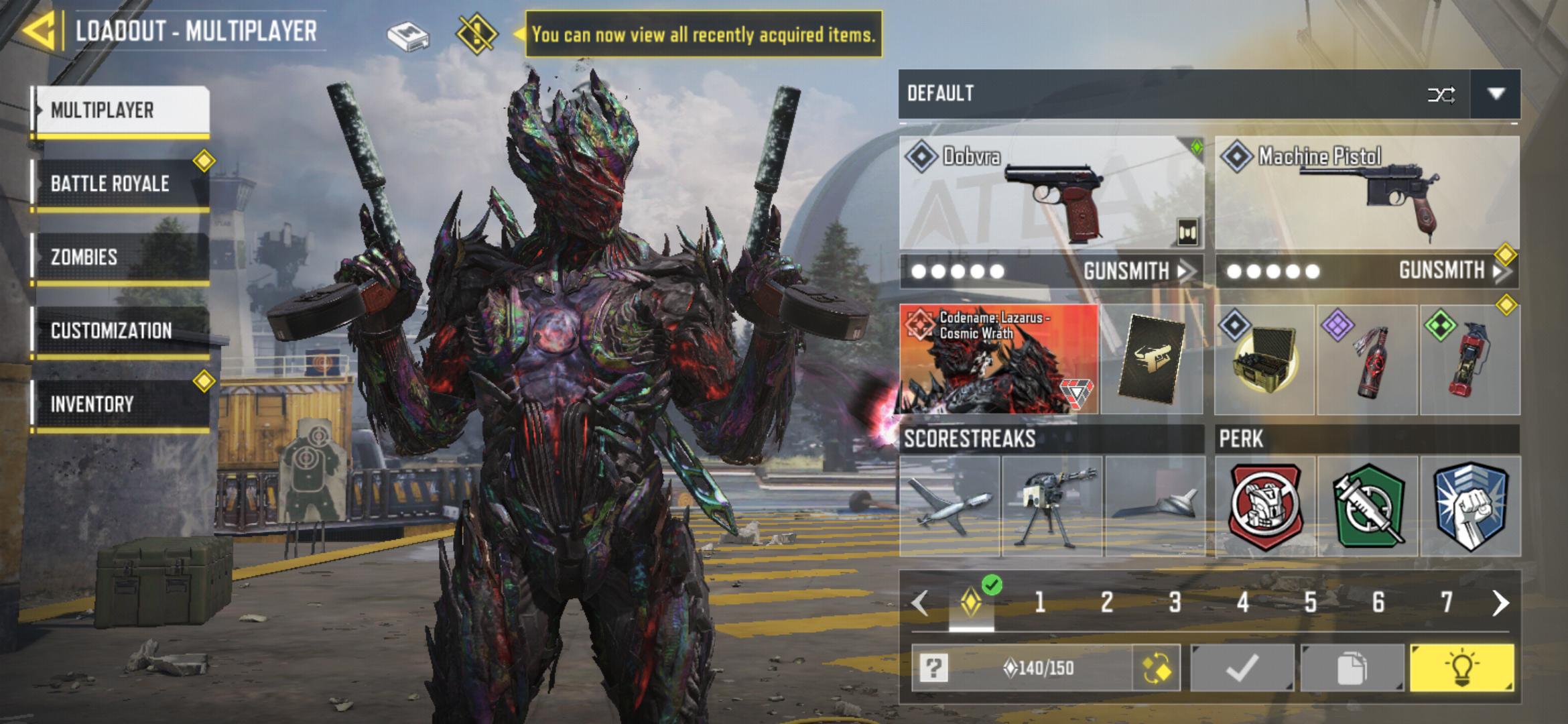Expand the Default loadout dropdown arrow

coord(1496,94)
